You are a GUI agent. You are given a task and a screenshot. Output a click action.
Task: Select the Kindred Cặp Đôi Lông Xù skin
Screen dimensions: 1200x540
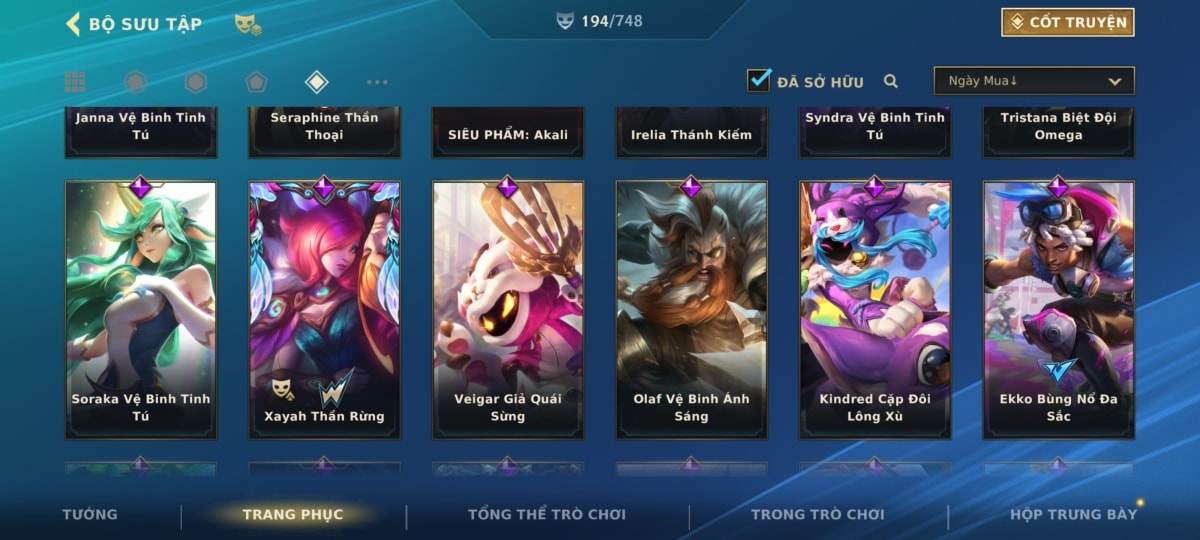[x=875, y=310]
